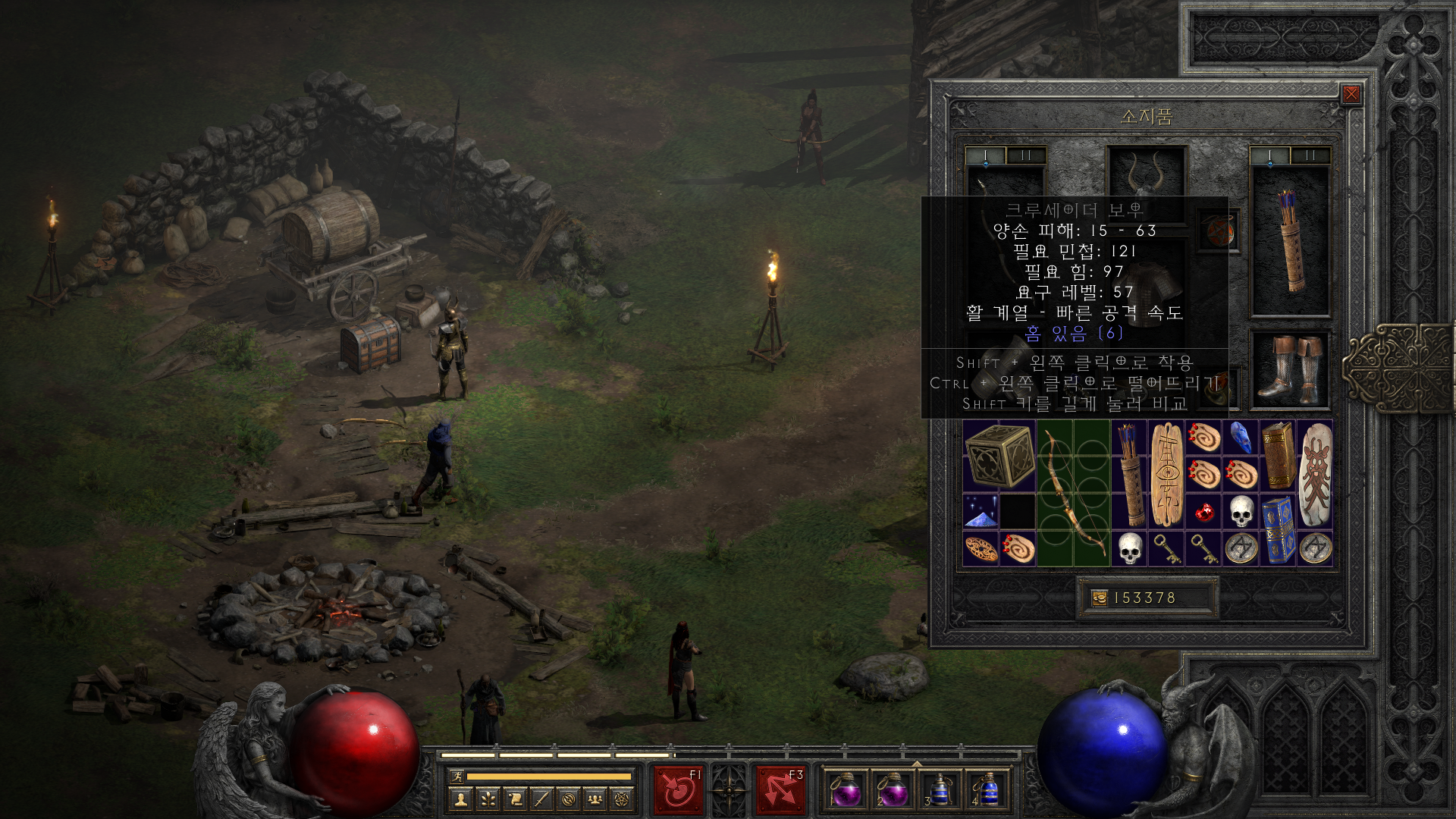Click the equipped horned helmet slot

[x=1146, y=175]
